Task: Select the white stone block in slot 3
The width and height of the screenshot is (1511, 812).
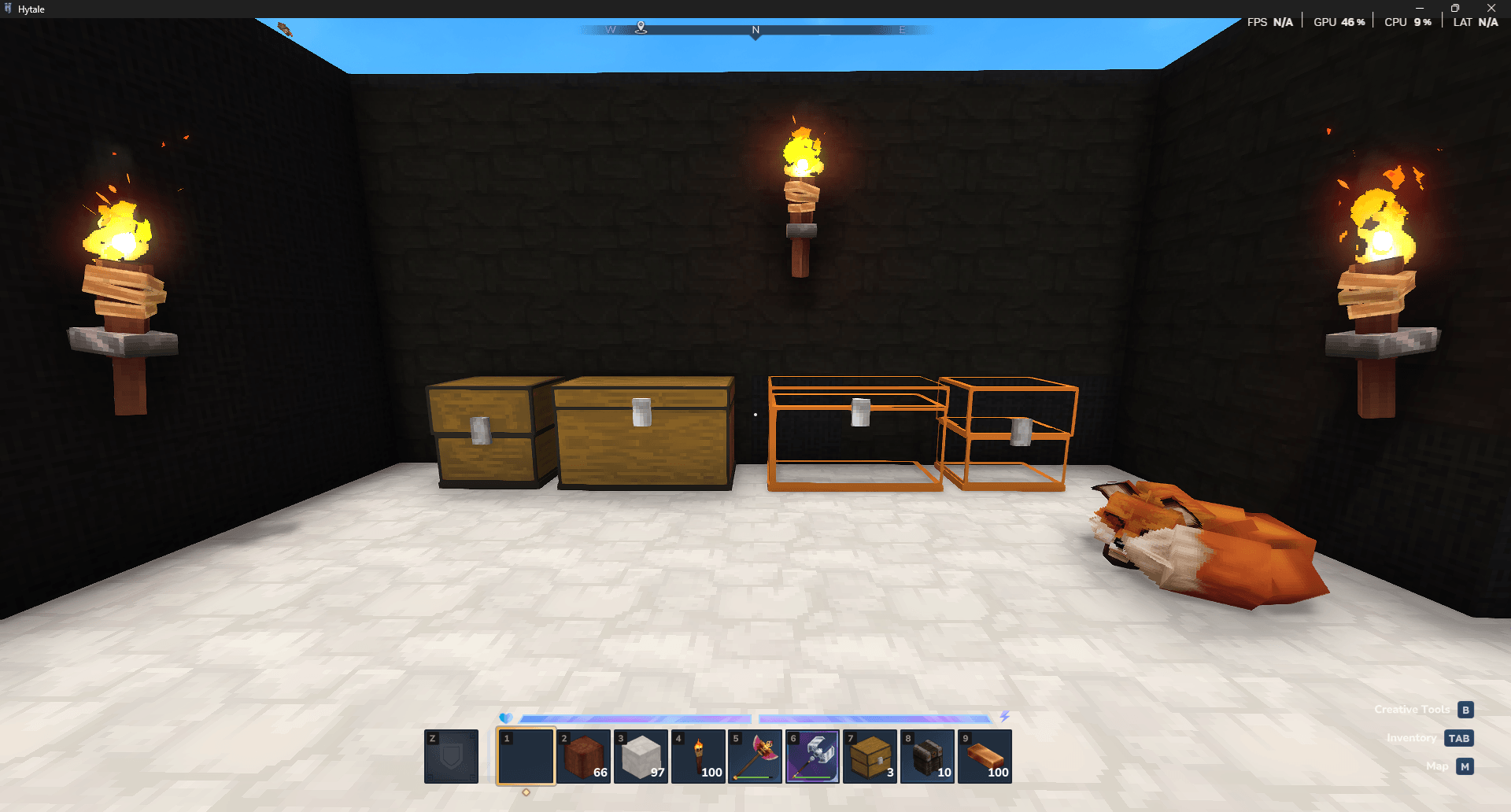Action: tap(641, 757)
